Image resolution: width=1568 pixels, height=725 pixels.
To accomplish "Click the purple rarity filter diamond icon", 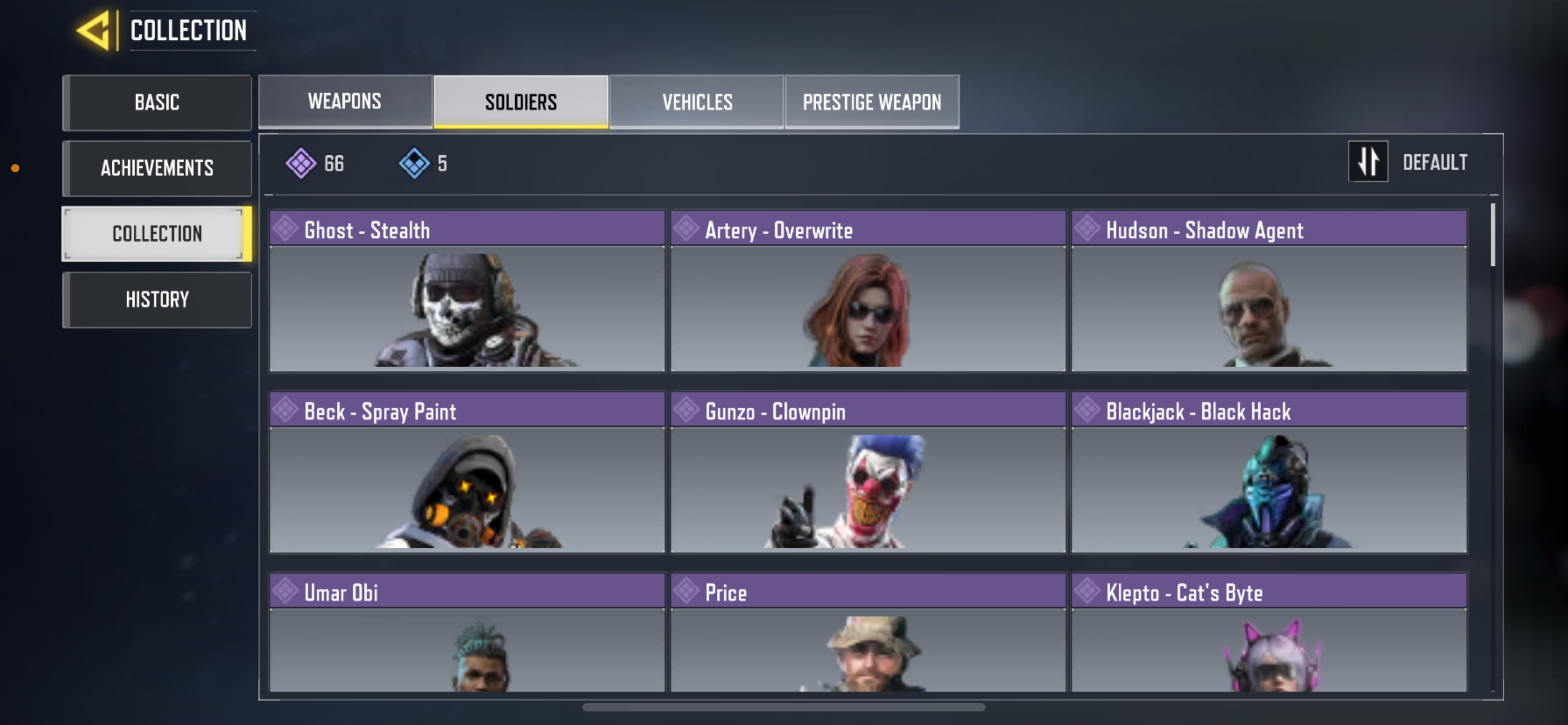I will 302,163.
